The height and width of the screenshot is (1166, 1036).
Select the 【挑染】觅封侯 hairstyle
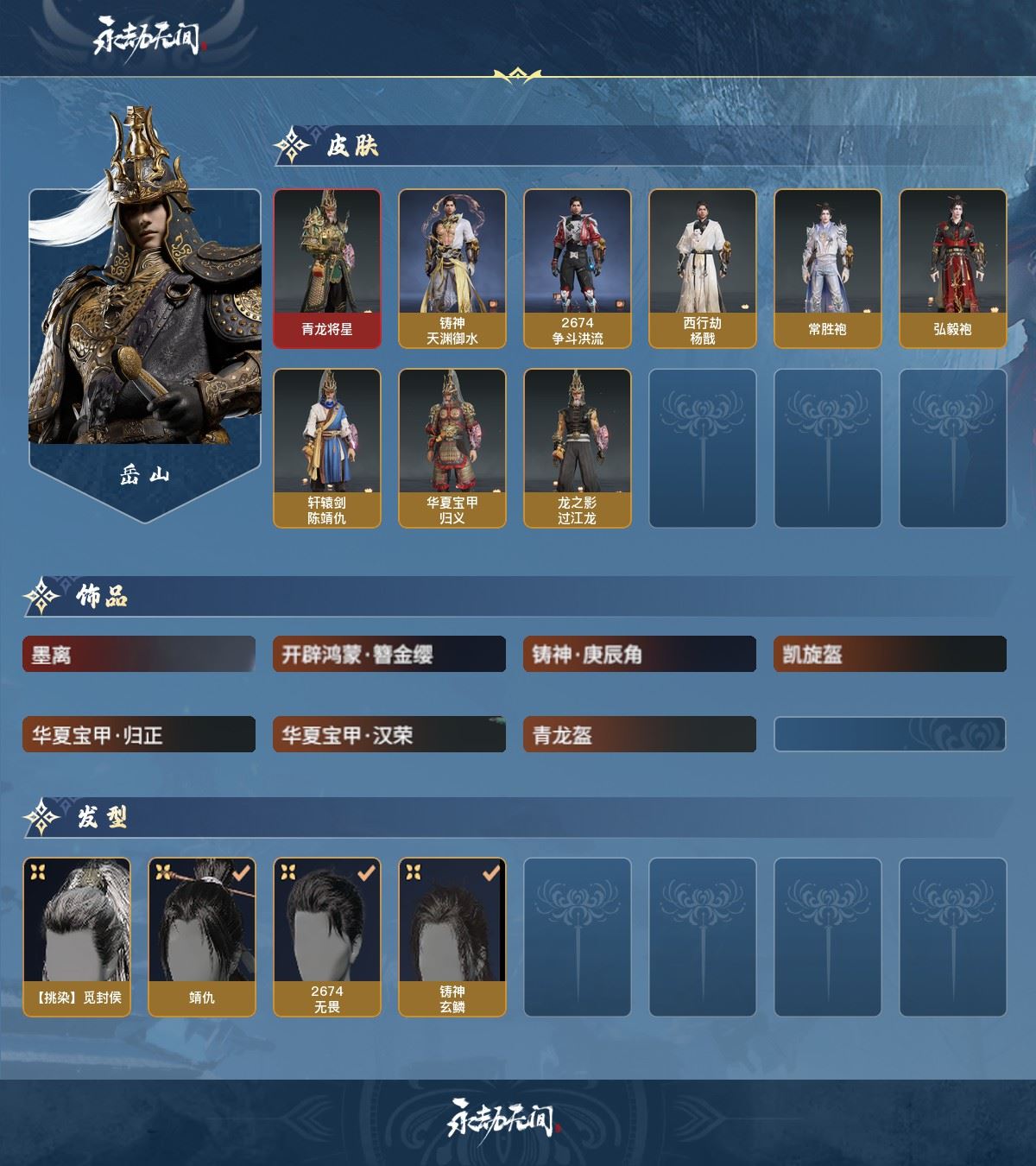click(x=77, y=936)
